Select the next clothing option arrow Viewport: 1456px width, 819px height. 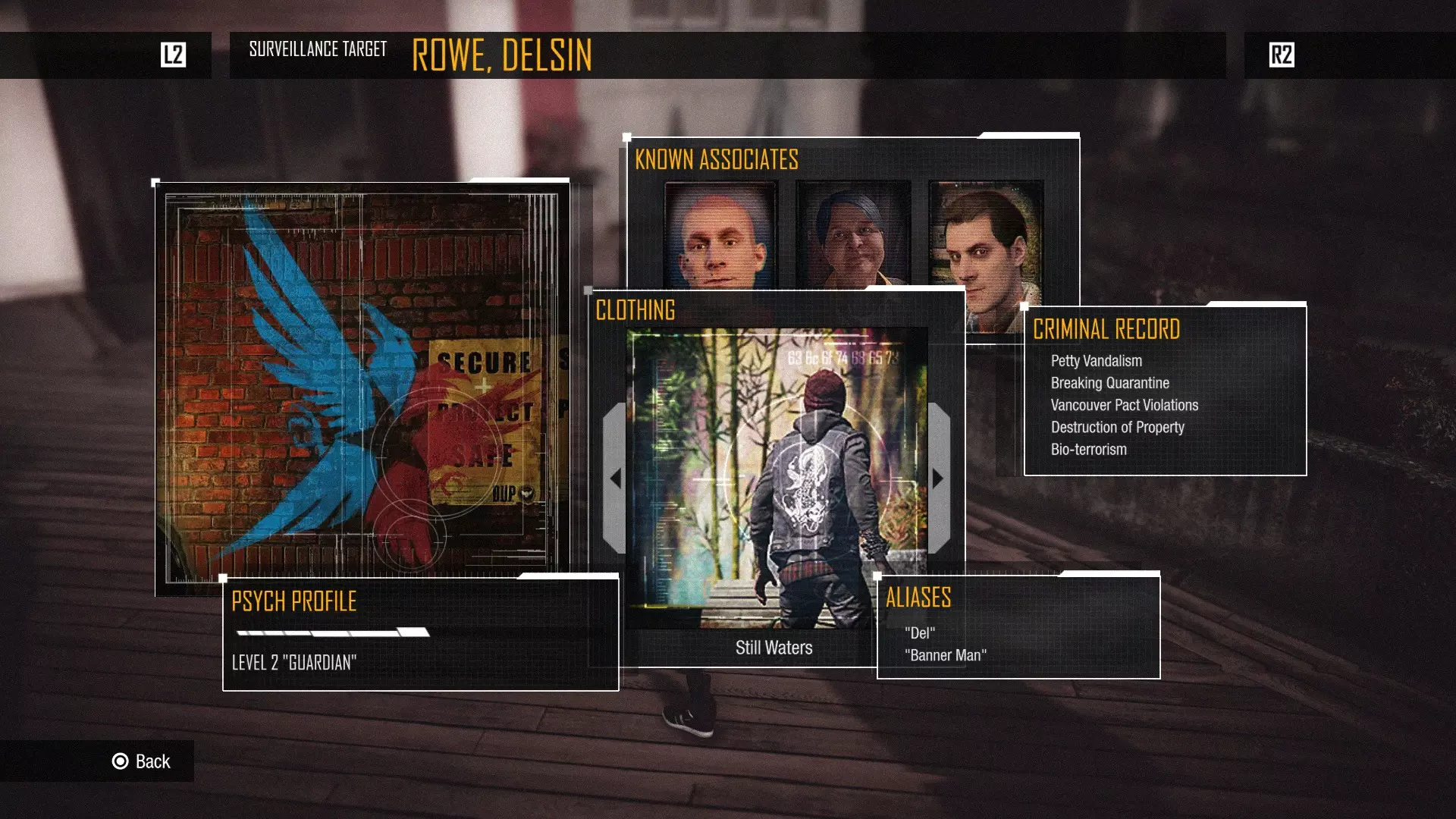pos(939,479)
